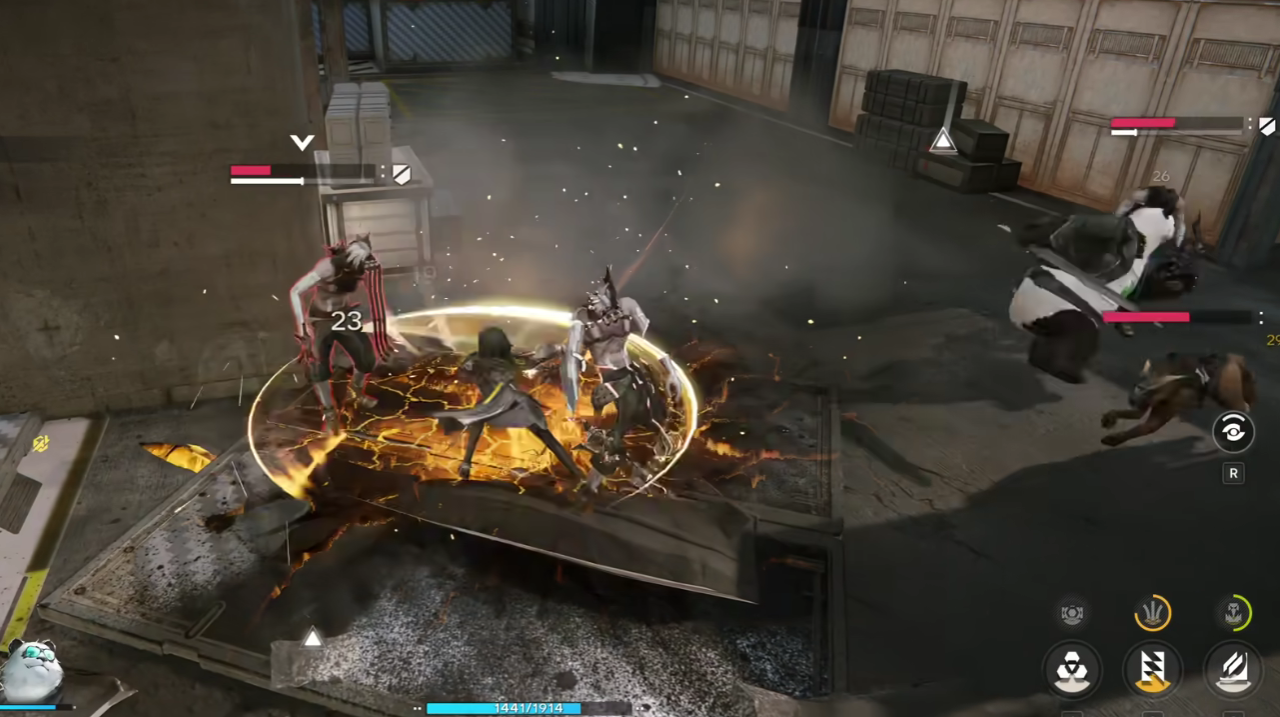Switch to the panda teammate portrait

point(34,671)
